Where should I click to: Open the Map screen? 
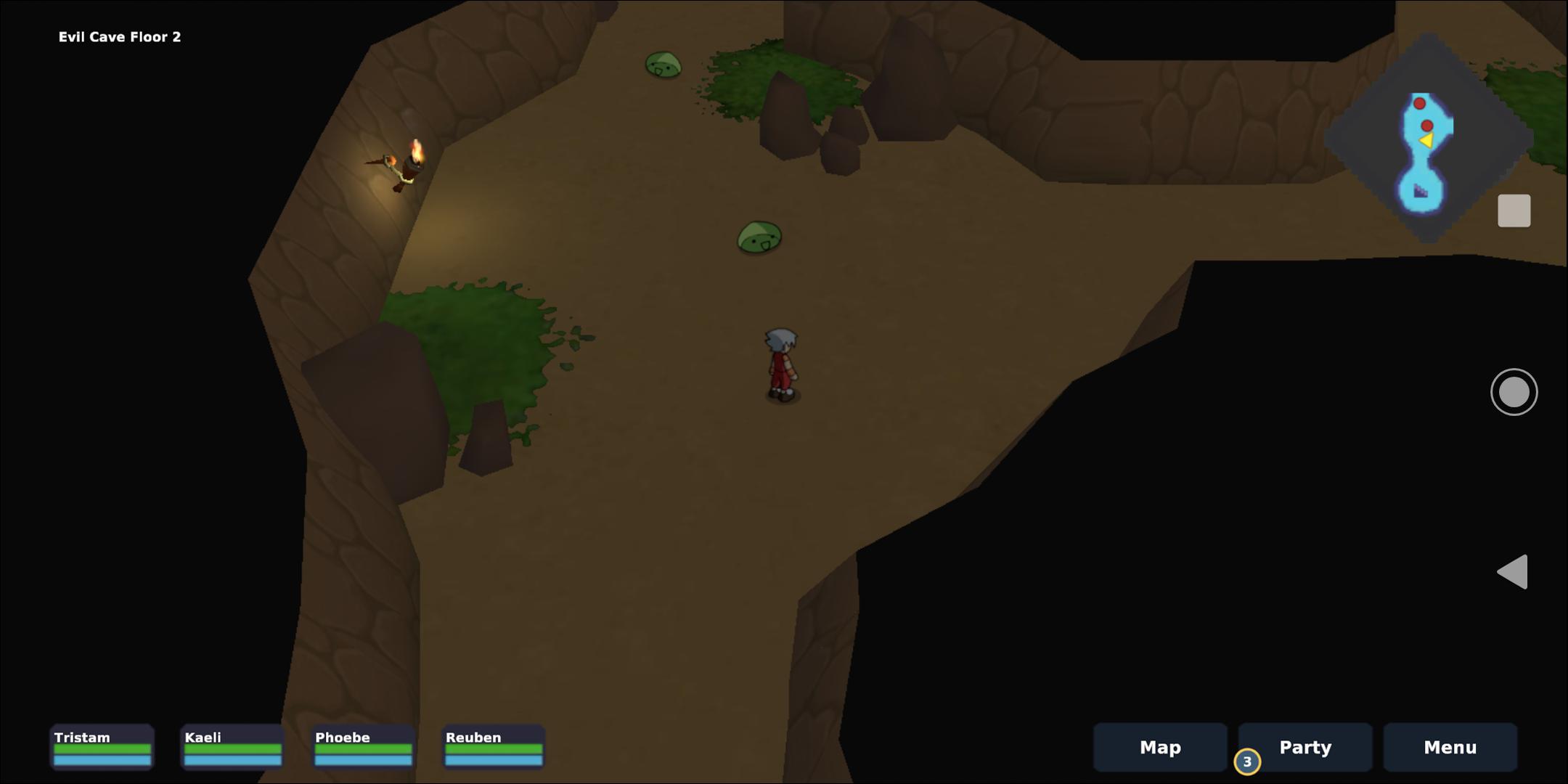(x=1159, y=747)
